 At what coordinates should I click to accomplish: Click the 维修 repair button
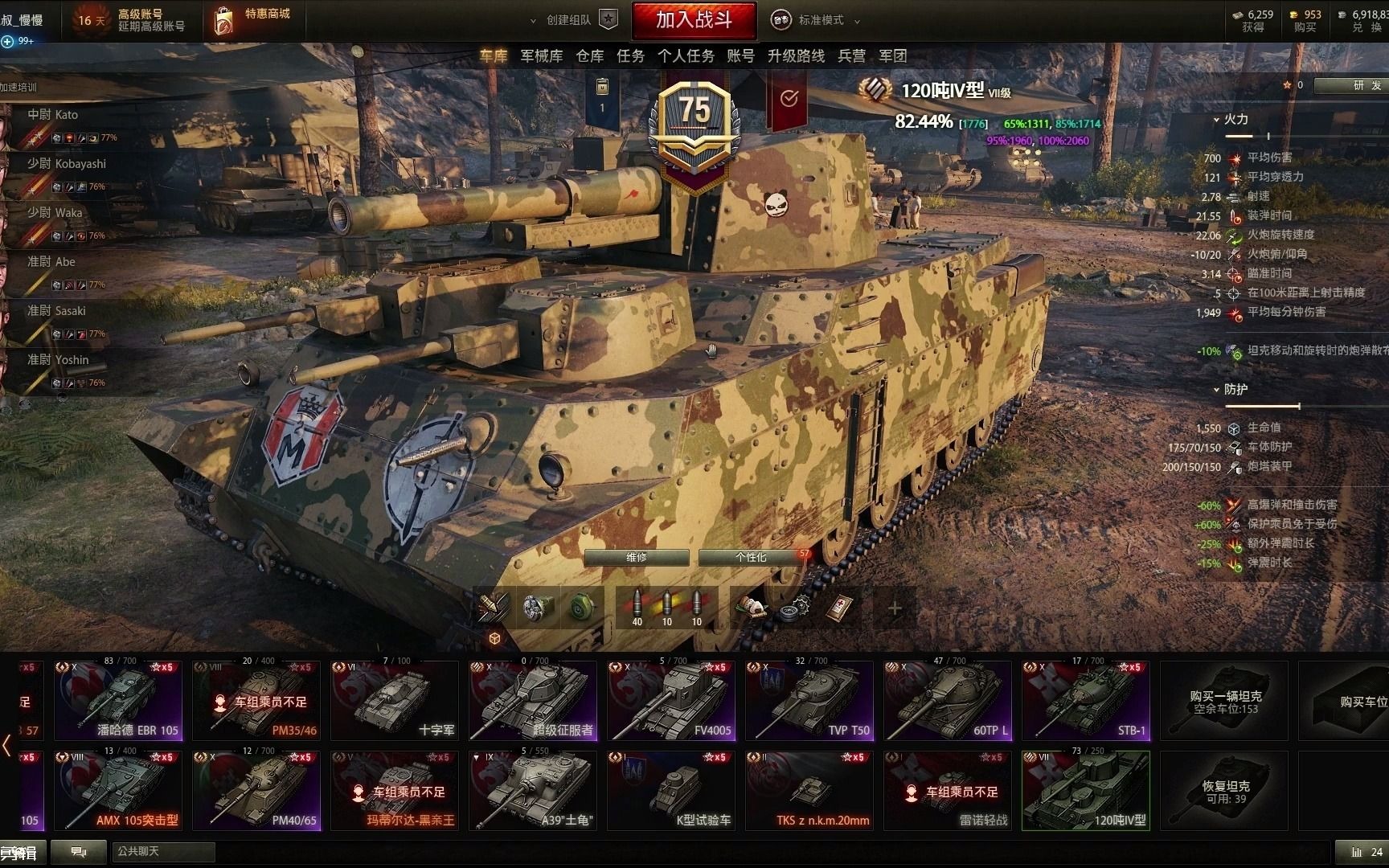pos(636,557)
